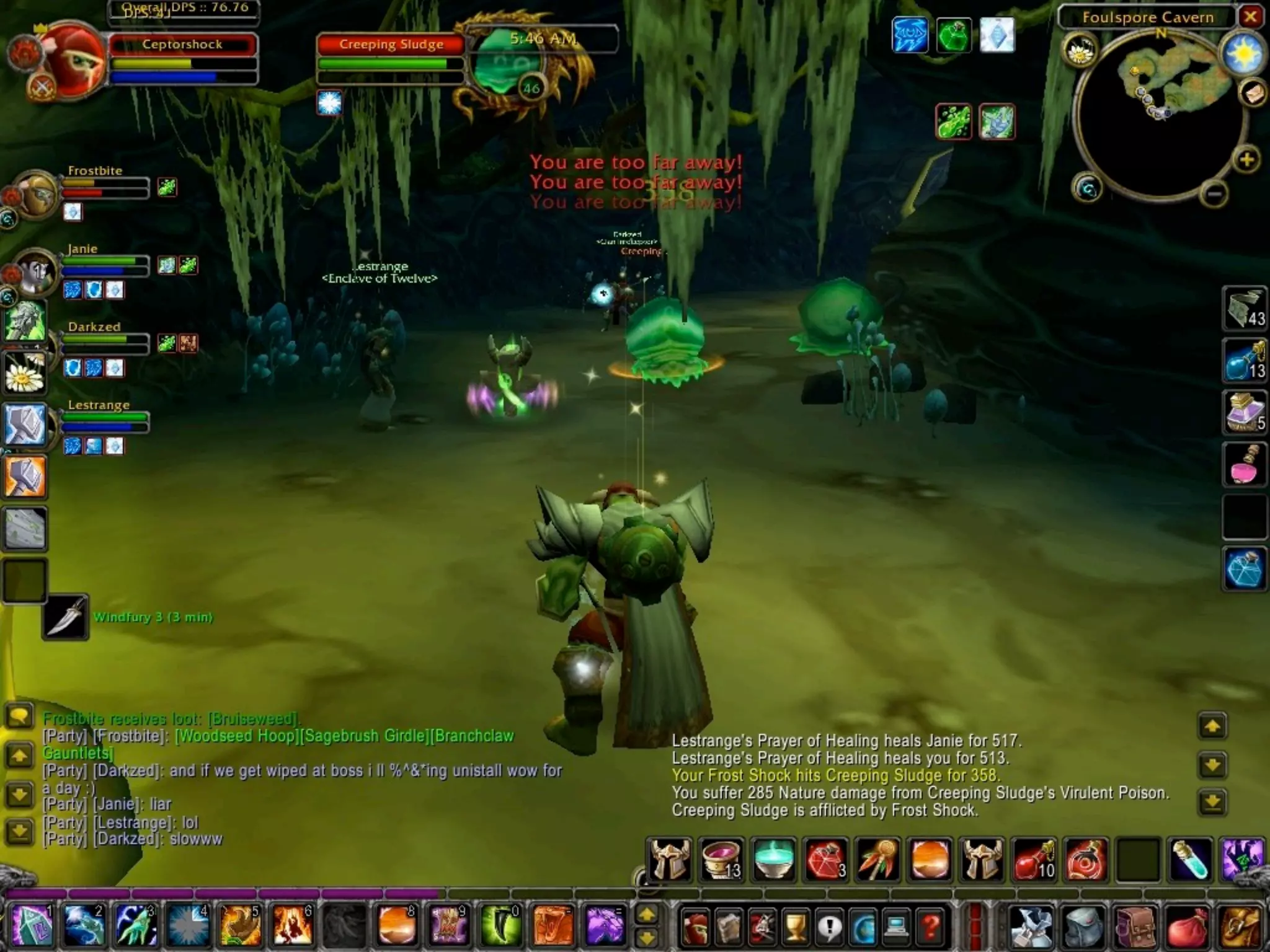Image resolution: width=1270 pixels, height=952 pixels.
Task: Close the Foulspore Cavern minimap
Action: (1250, 17)
